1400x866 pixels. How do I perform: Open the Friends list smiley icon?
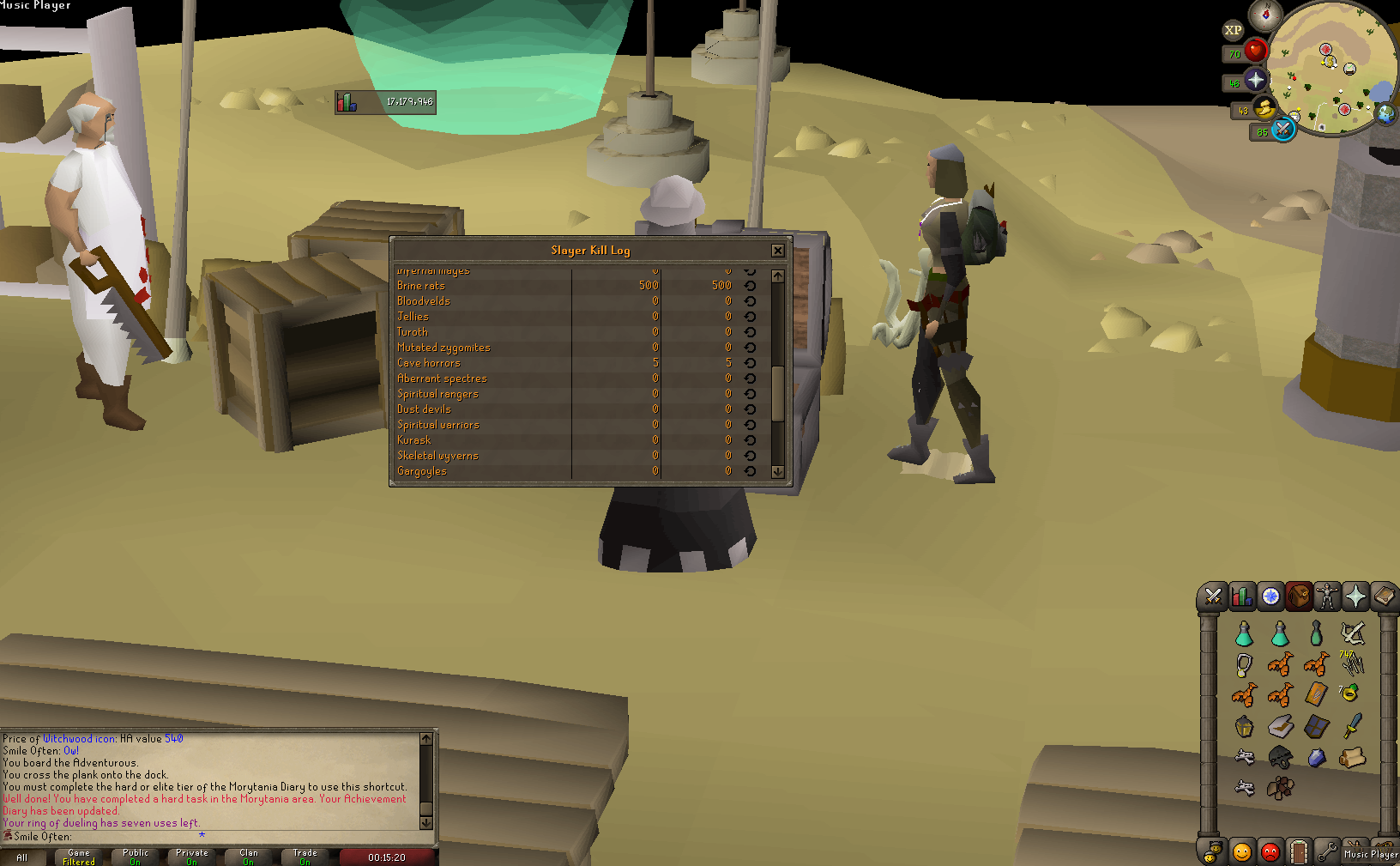[1241, 851]
